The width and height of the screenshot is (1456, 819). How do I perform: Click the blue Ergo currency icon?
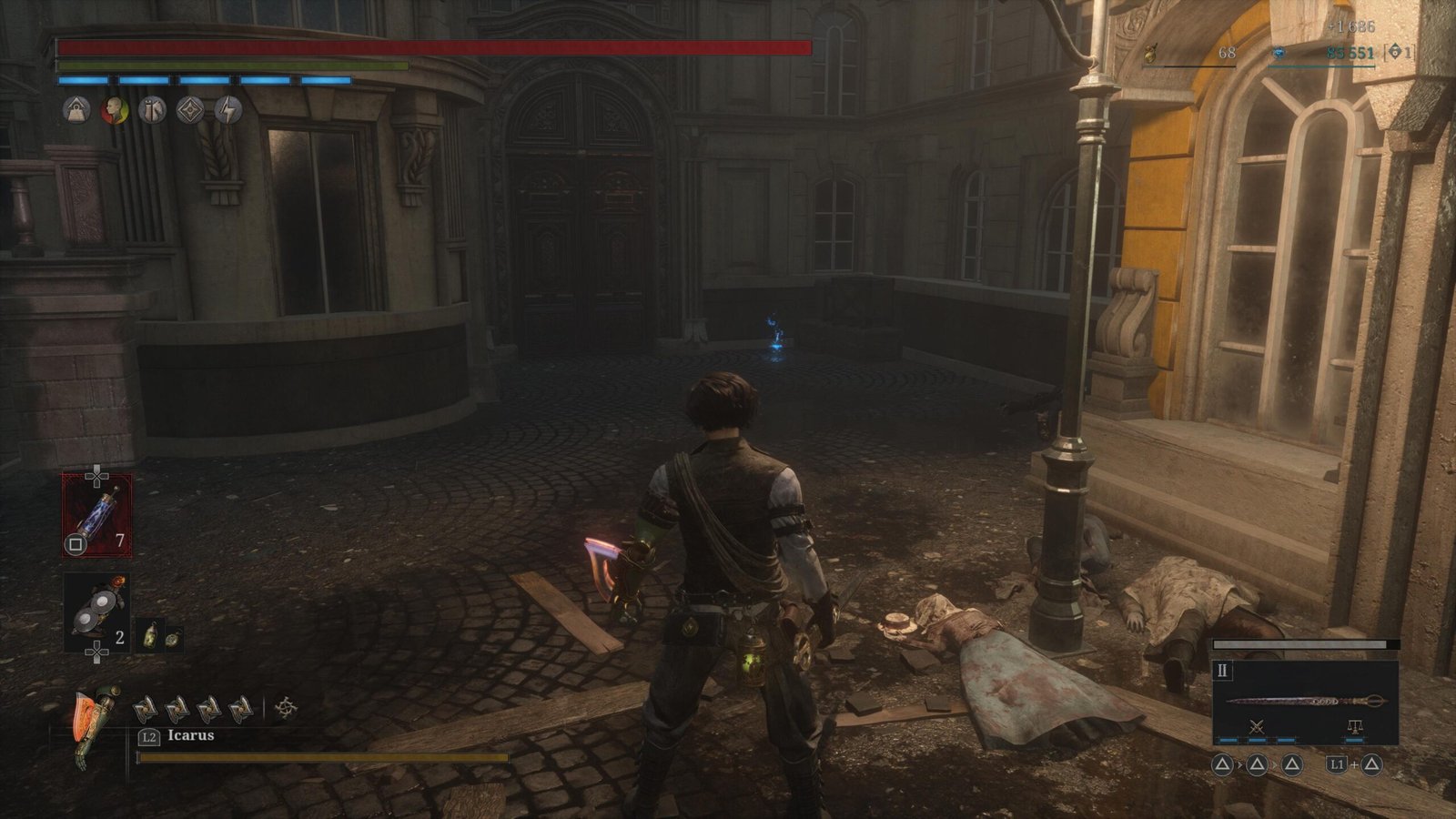pyautogui.click(x=1280, y=54)
